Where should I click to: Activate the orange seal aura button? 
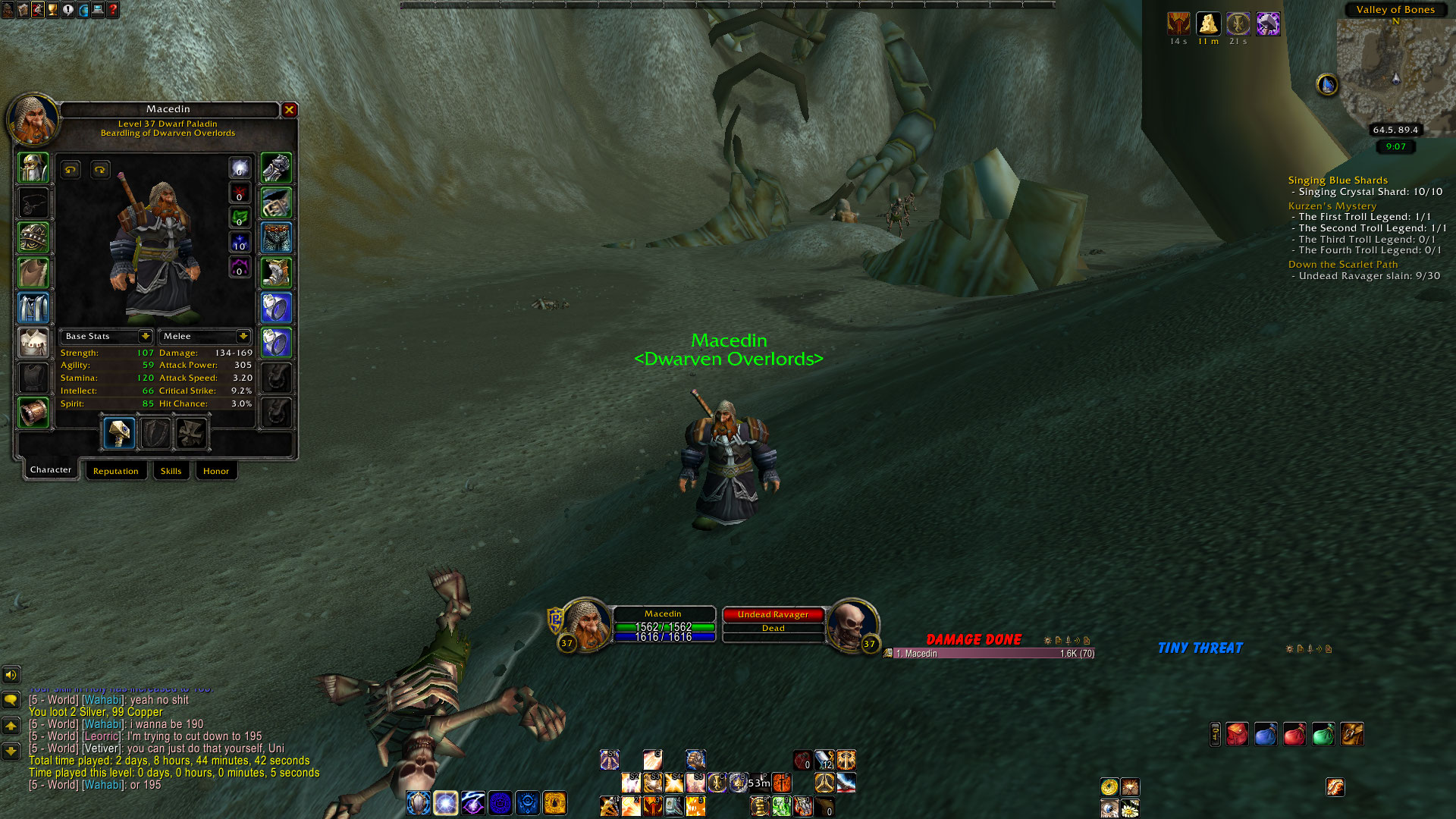tap(555, 802)
